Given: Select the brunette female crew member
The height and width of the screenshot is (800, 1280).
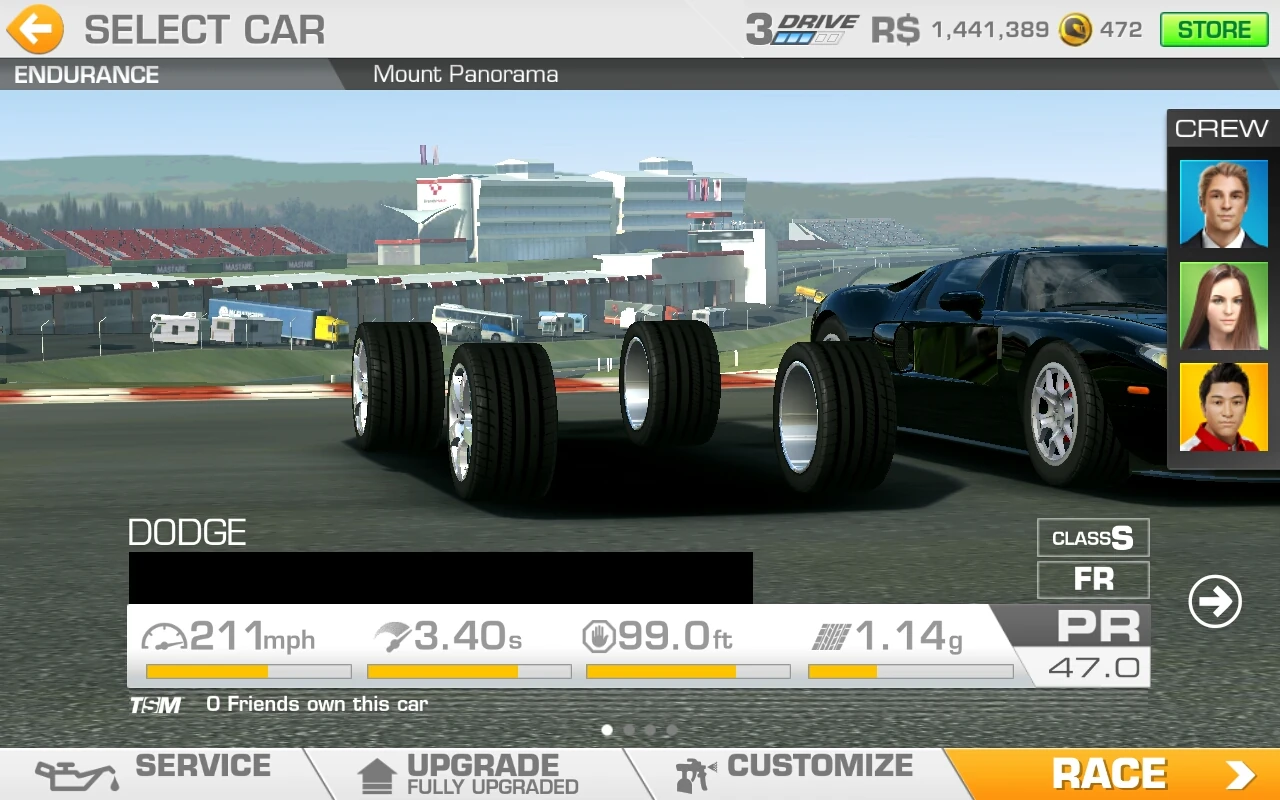Looking at the screenshot, I should pos(1223,306).
